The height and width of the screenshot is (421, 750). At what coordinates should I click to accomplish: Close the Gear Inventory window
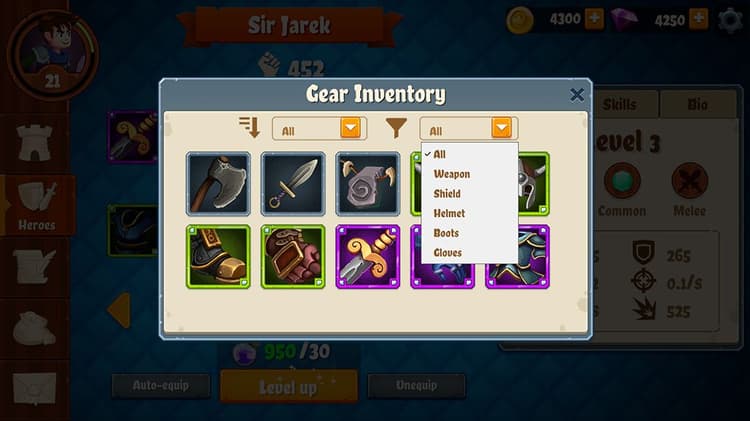click(x=577, y=95)
